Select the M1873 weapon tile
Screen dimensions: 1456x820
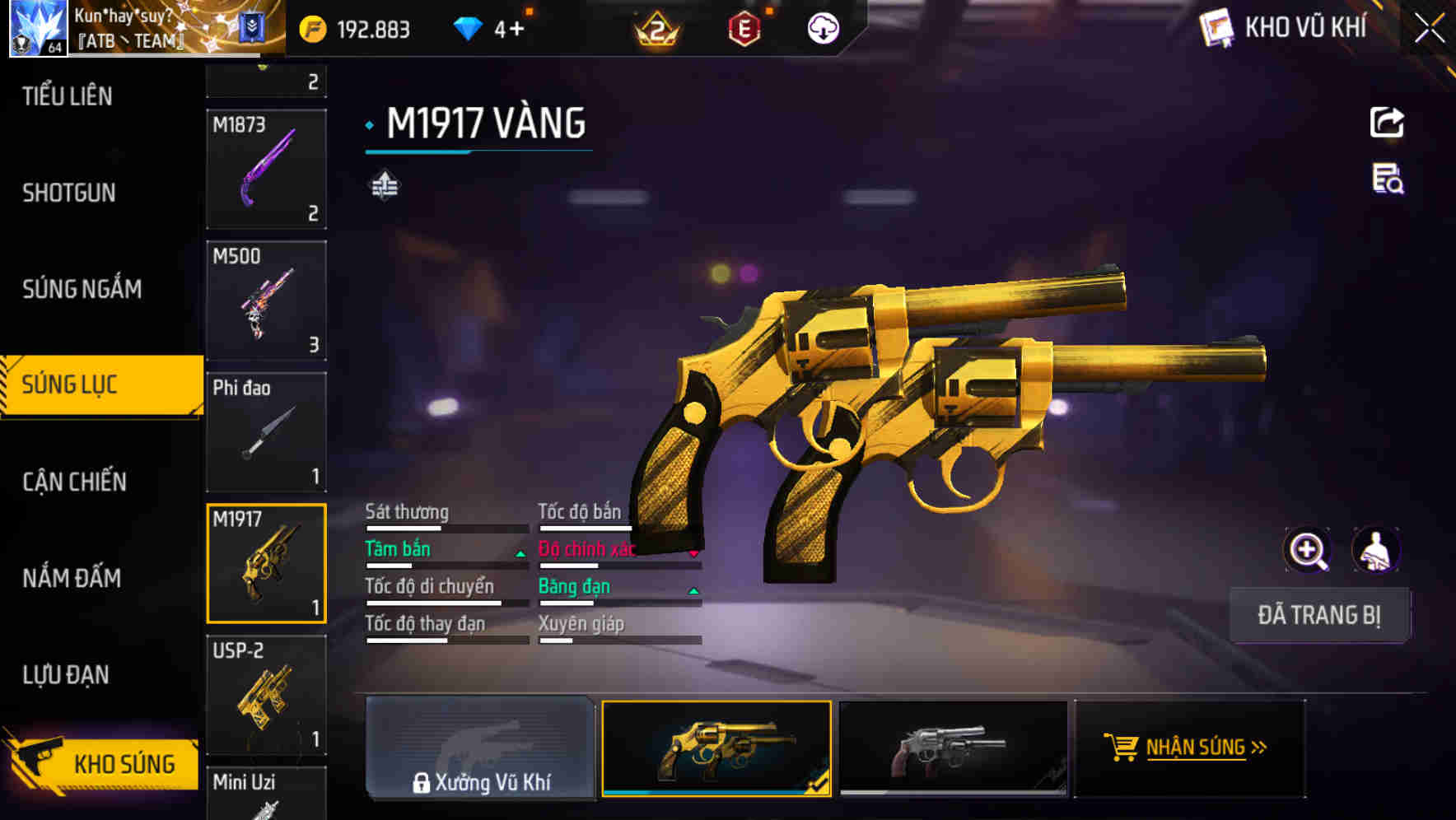pyautogui.click(x=266, y=169)
